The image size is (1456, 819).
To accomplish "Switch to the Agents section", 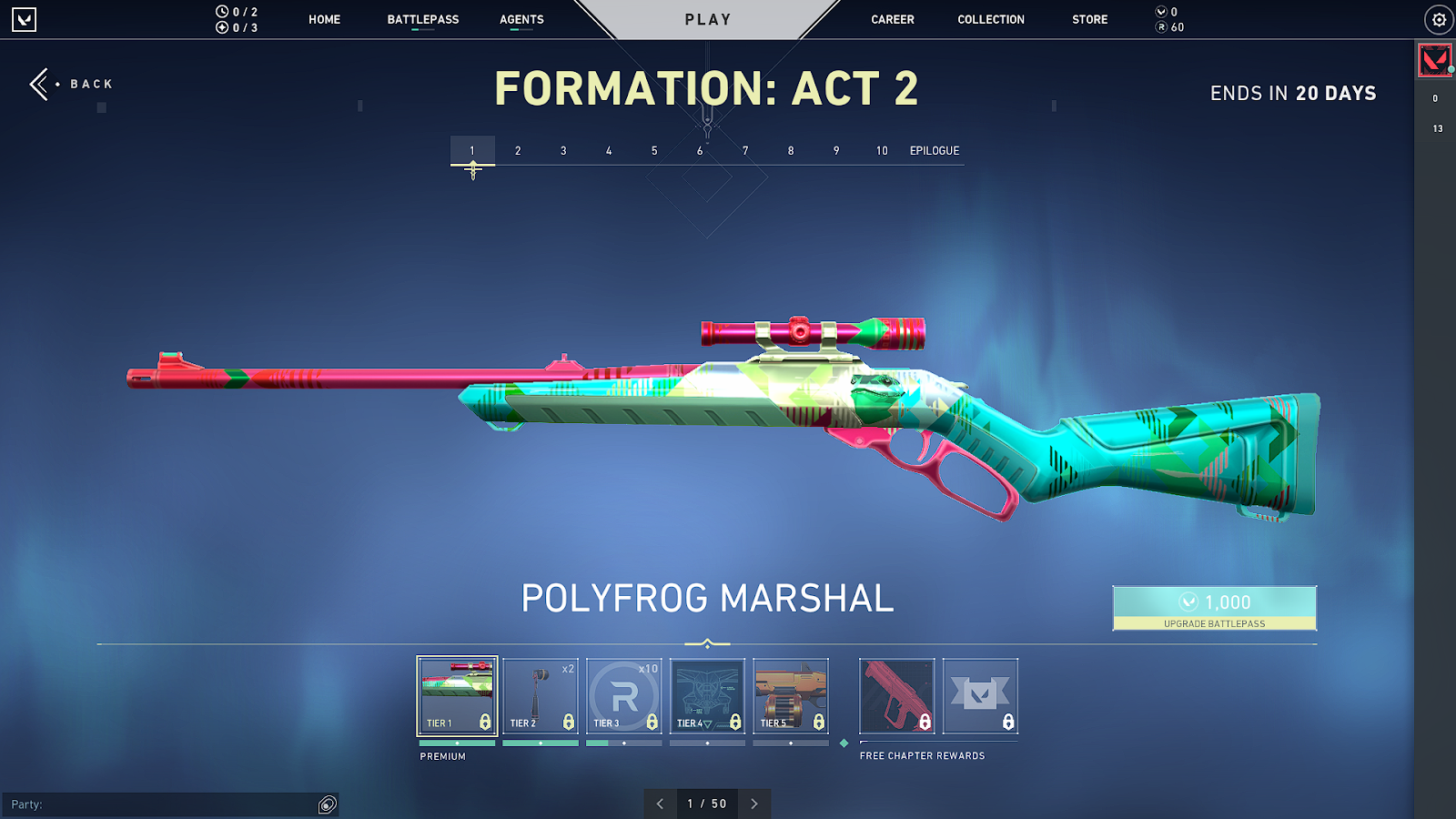I will pos(521,19).
